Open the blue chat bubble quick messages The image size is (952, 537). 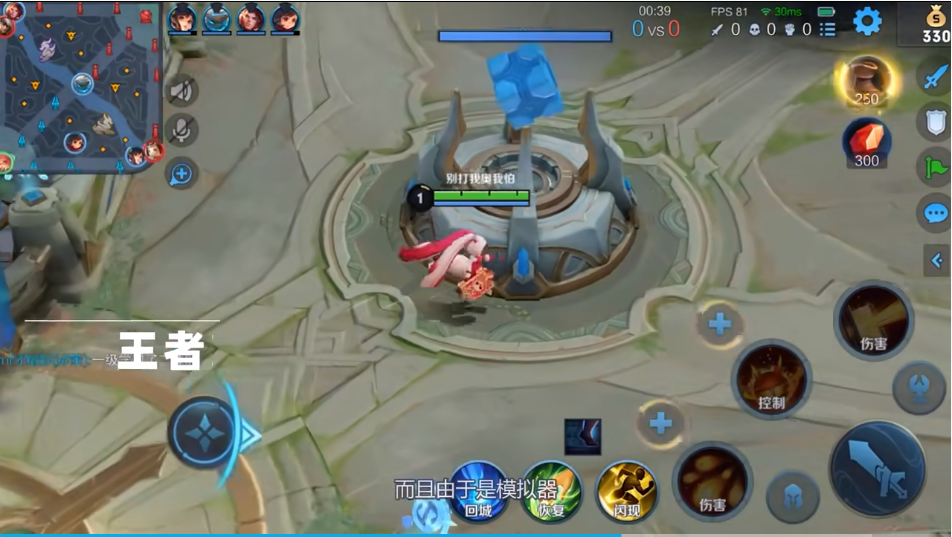935,212
